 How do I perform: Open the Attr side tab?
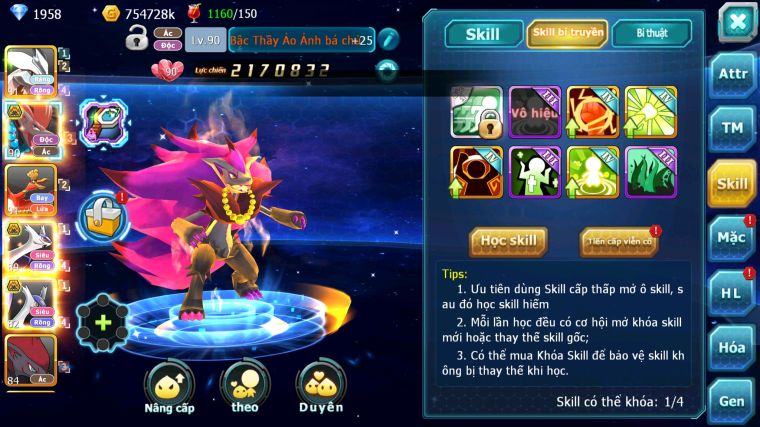point(732,73)
